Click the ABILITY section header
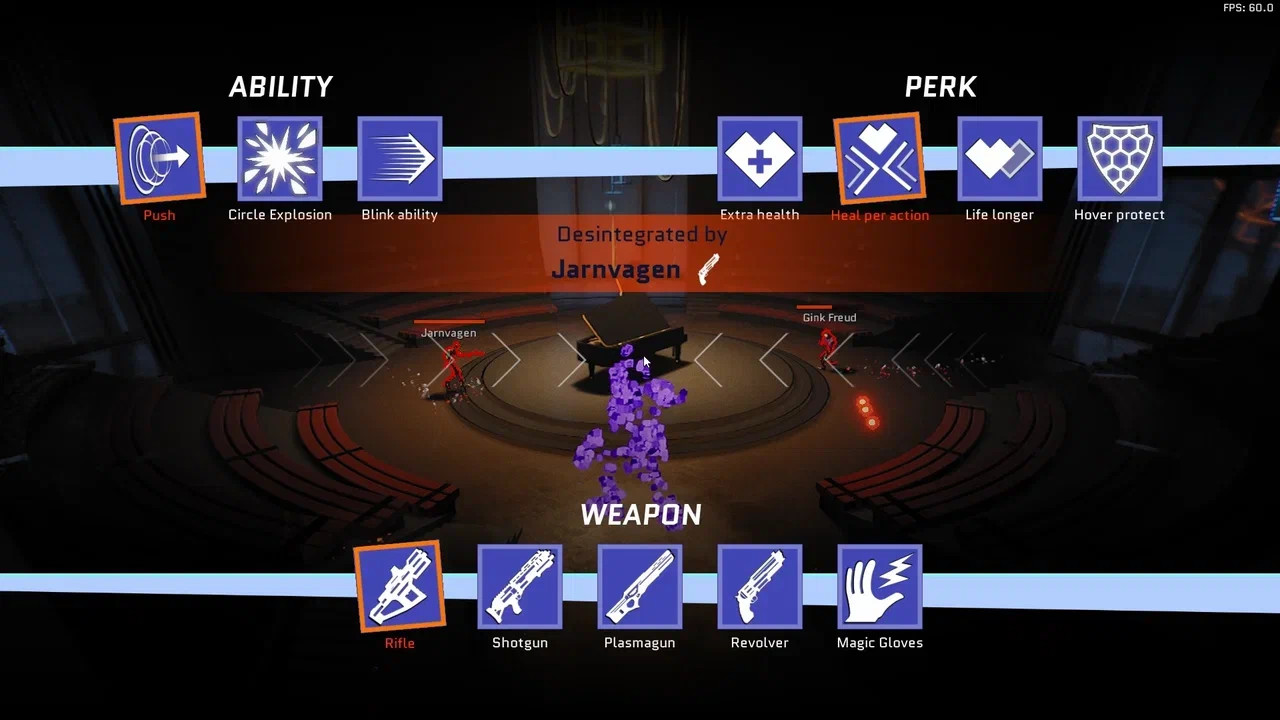The height and width of the screenshot is (720, 1280). pos(281,86)
